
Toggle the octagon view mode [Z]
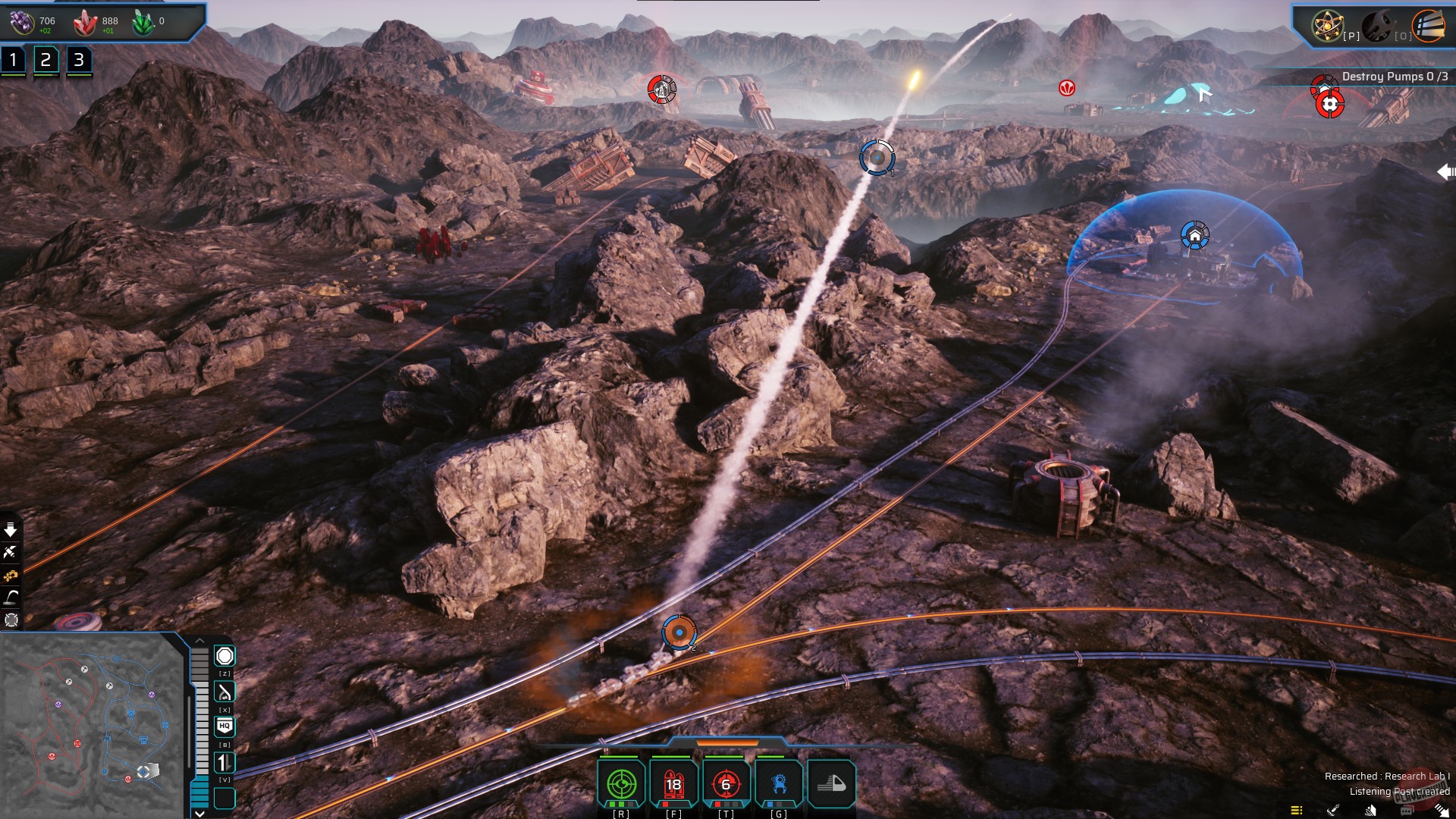(x=224, y=655)
